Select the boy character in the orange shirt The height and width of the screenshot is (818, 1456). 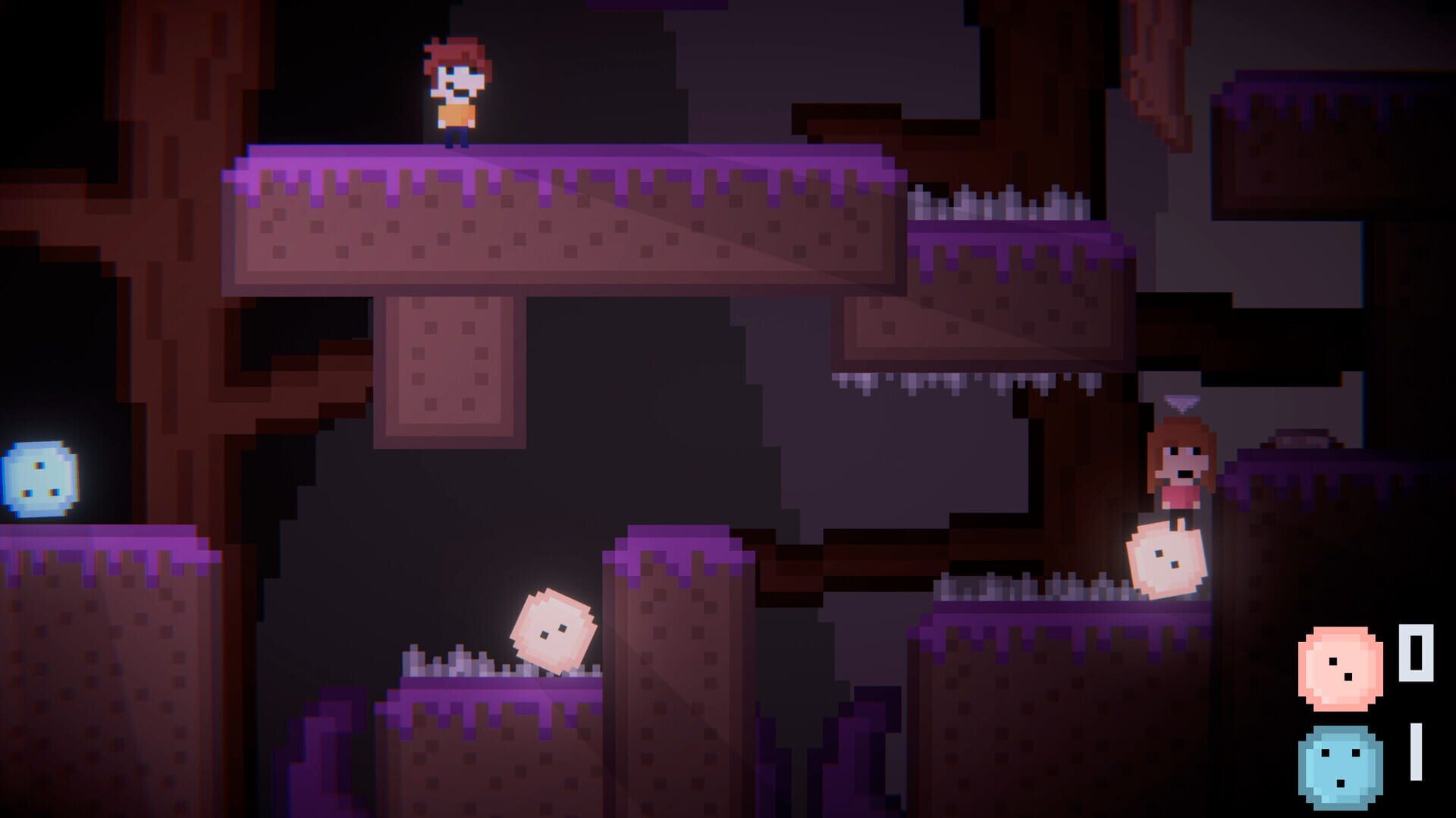click(x=458, y=91)
